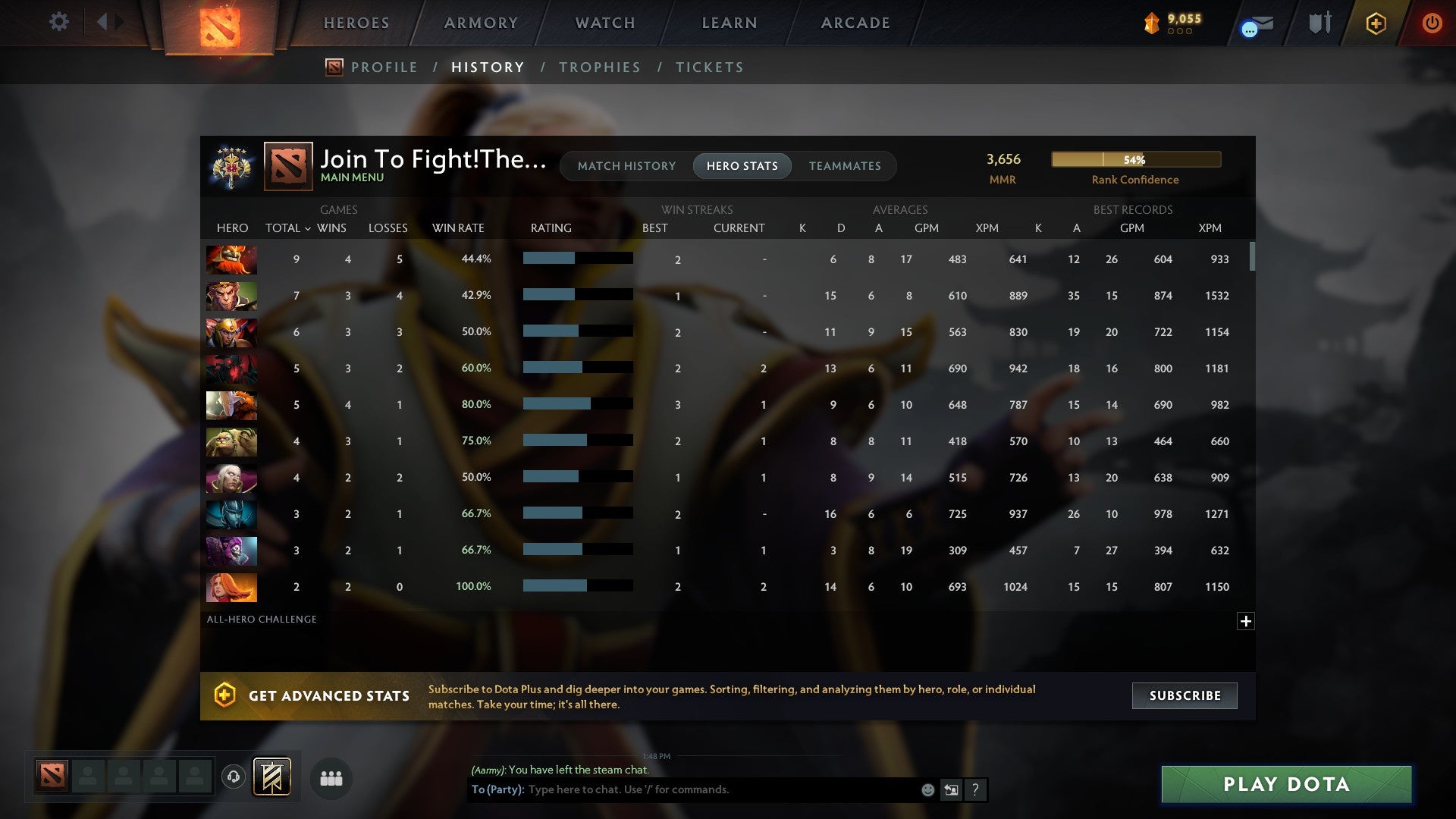Select the TROPHIES menu item
Image resolution: width=1456 pixels, height=819 pixels.
click(x=599, y=67)
